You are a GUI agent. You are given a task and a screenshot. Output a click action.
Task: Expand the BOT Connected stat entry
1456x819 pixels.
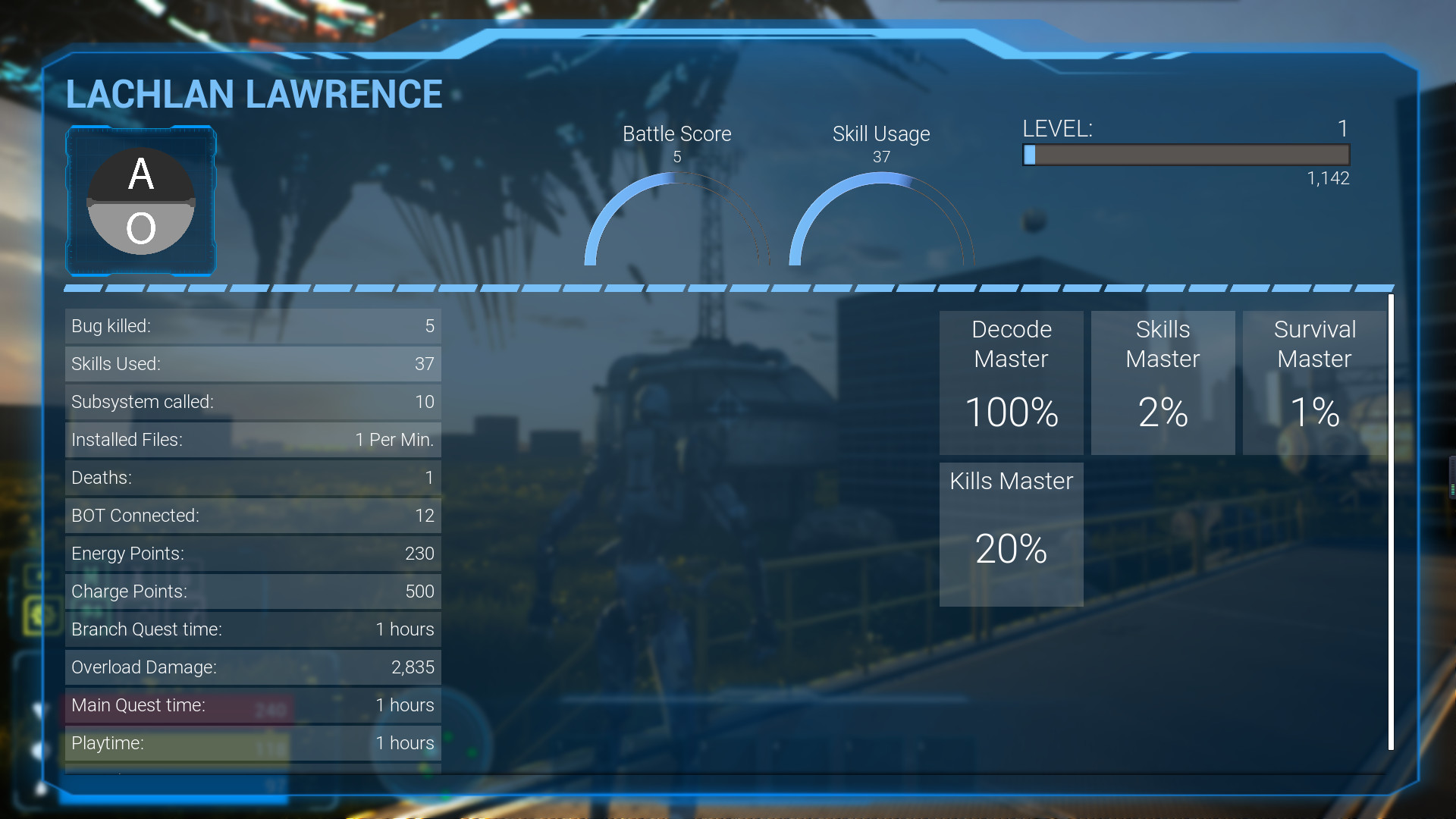click(x=253, y=516)
